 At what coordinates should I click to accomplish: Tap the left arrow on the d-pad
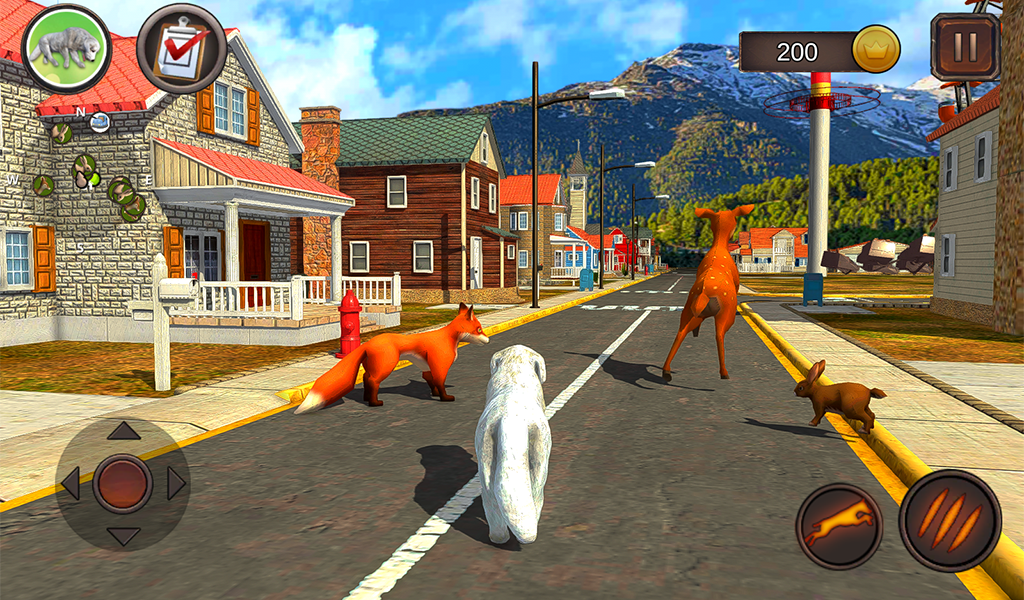(x=70, y=484)
